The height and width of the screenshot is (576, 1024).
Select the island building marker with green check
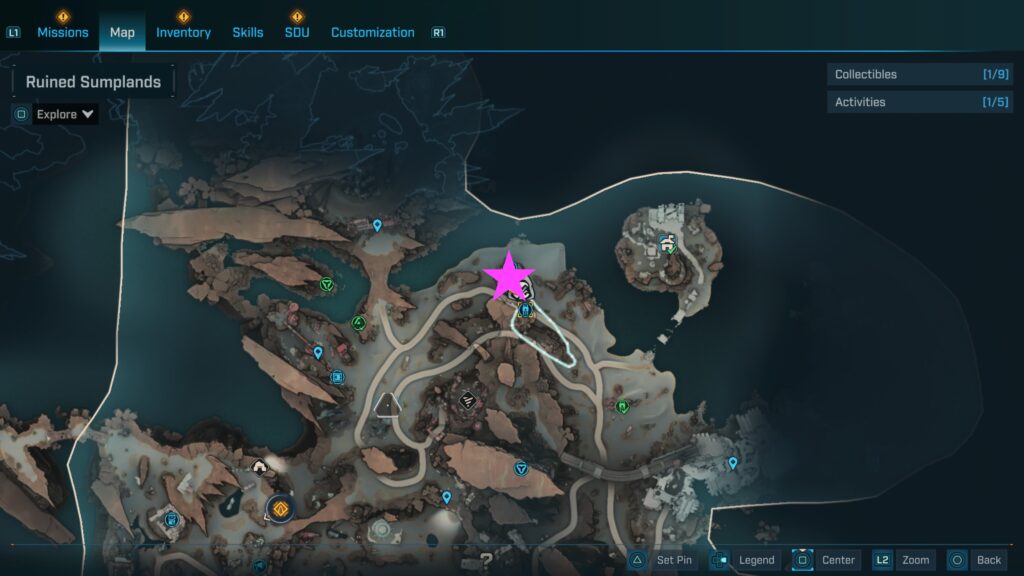(668, 243)
